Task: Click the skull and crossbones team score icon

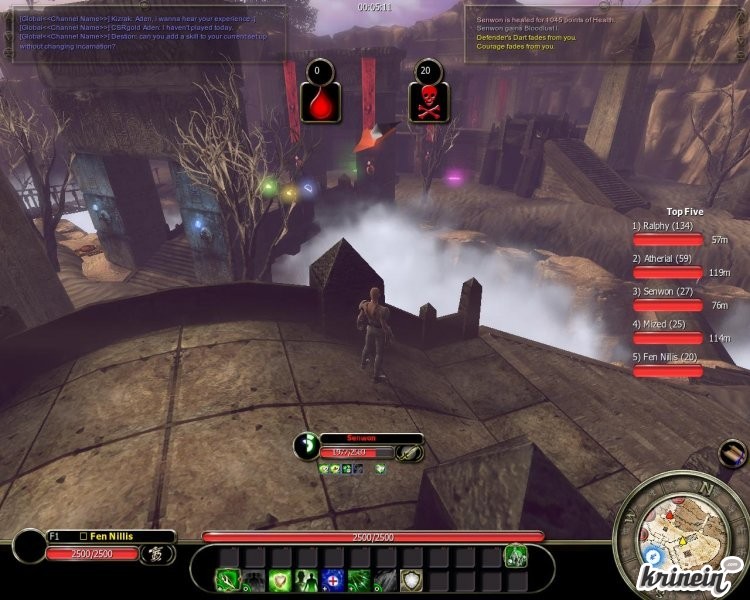Action: click(x=428, y=102)
